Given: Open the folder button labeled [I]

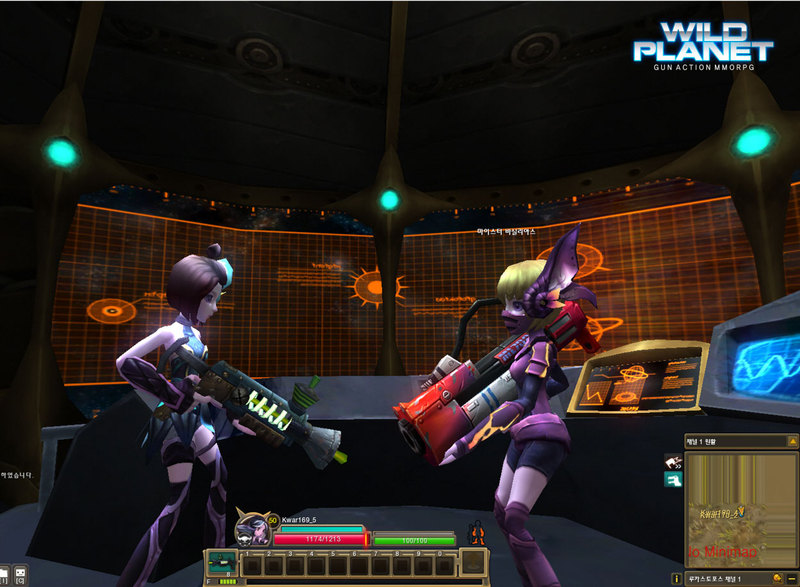Looking at the screenshot, I should point(3,577).
